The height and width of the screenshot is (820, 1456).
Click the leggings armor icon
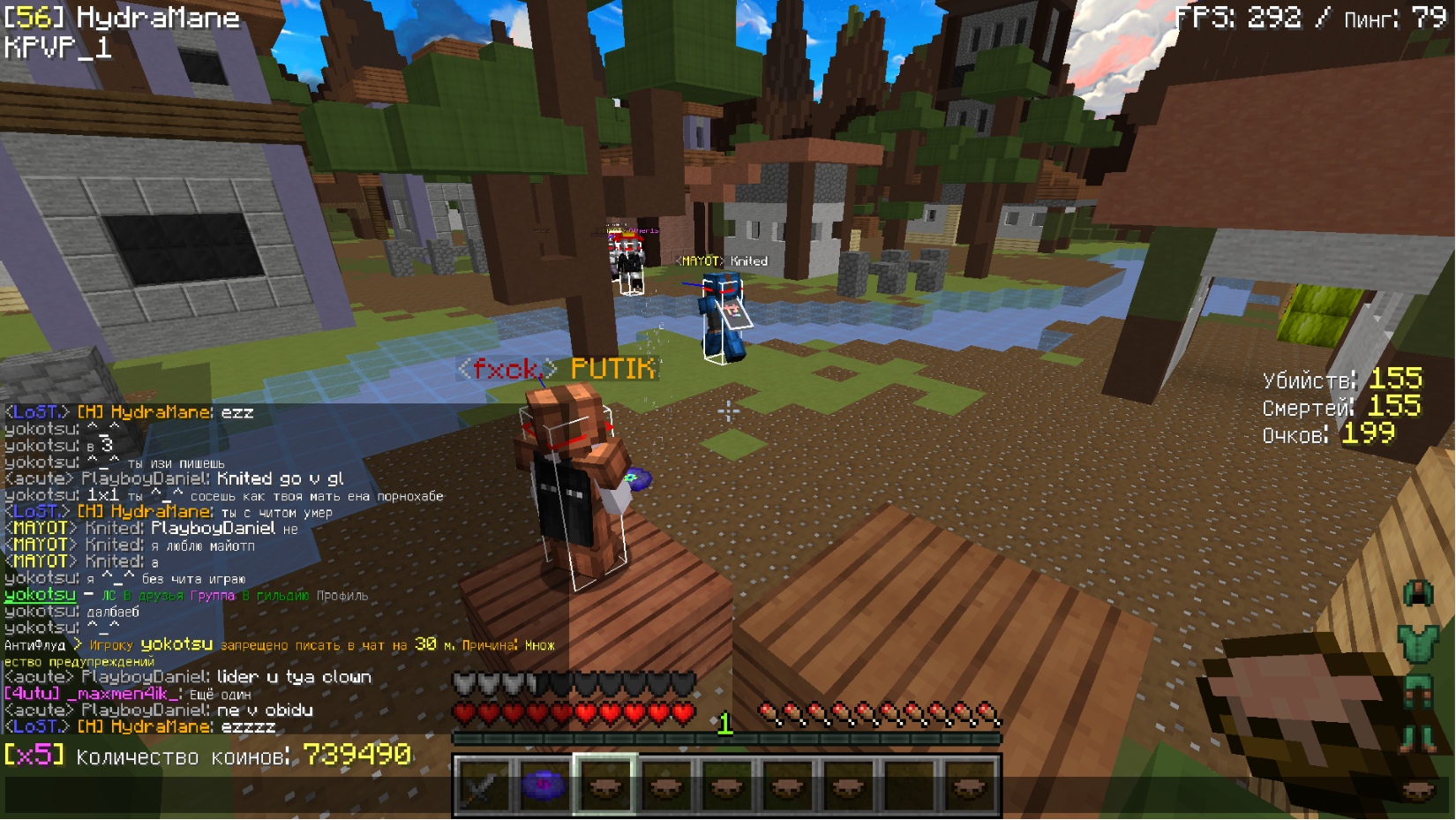1418,691
